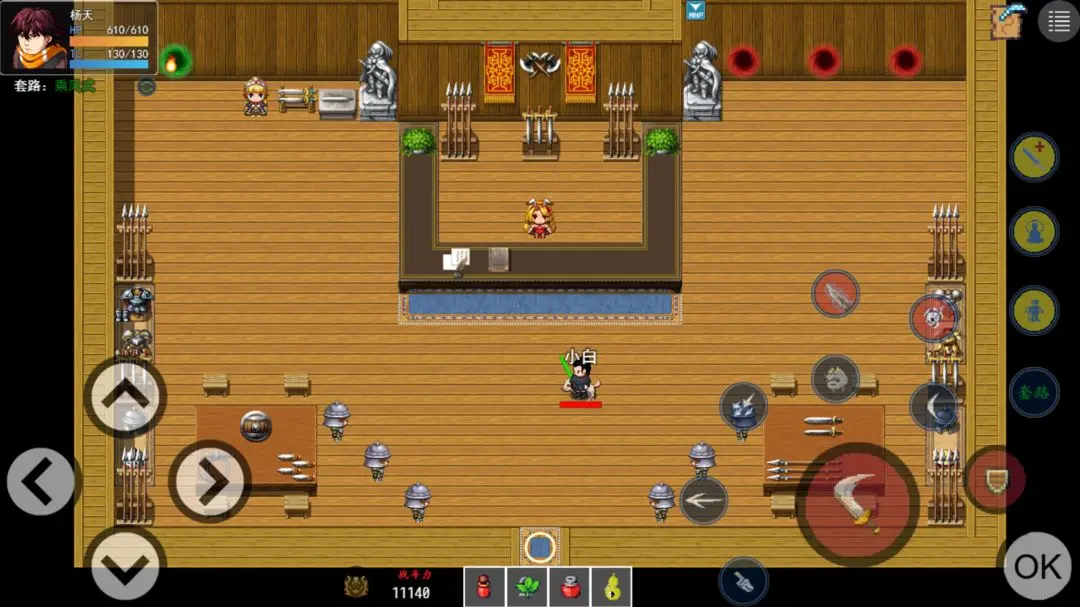
Task: Use the green herb item
Action: 527,587
